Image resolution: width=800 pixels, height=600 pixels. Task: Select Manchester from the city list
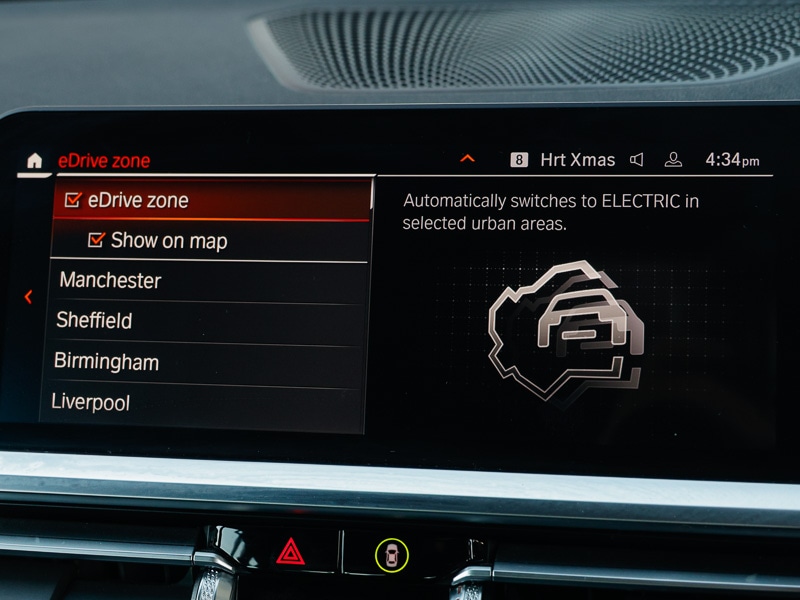coord(110,281)
